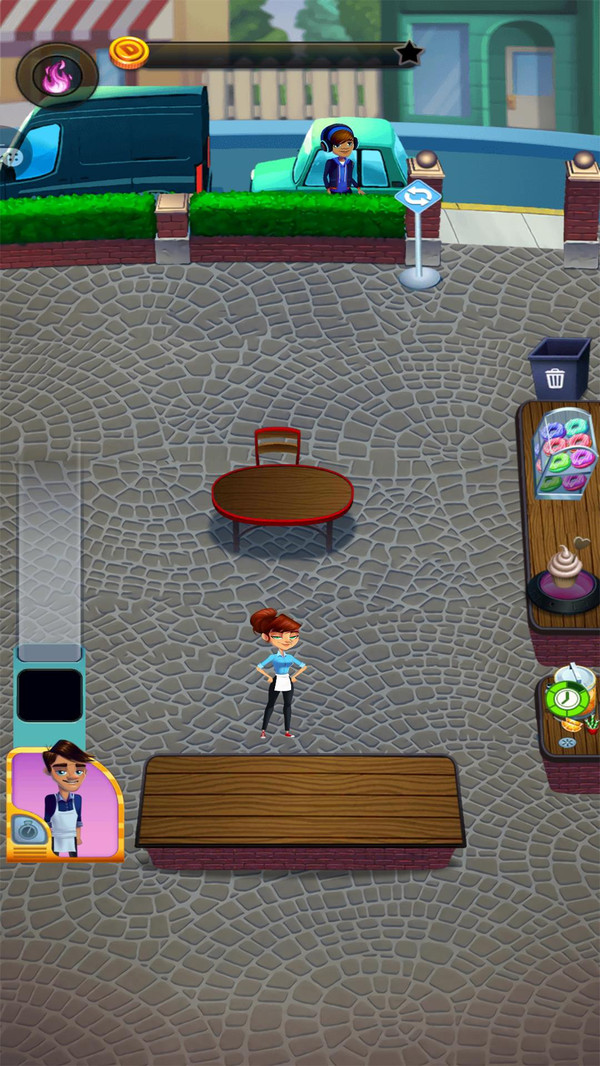Pick up donuts from the display case
Viewport: 600px width, 1066px height.
point(566,453)
